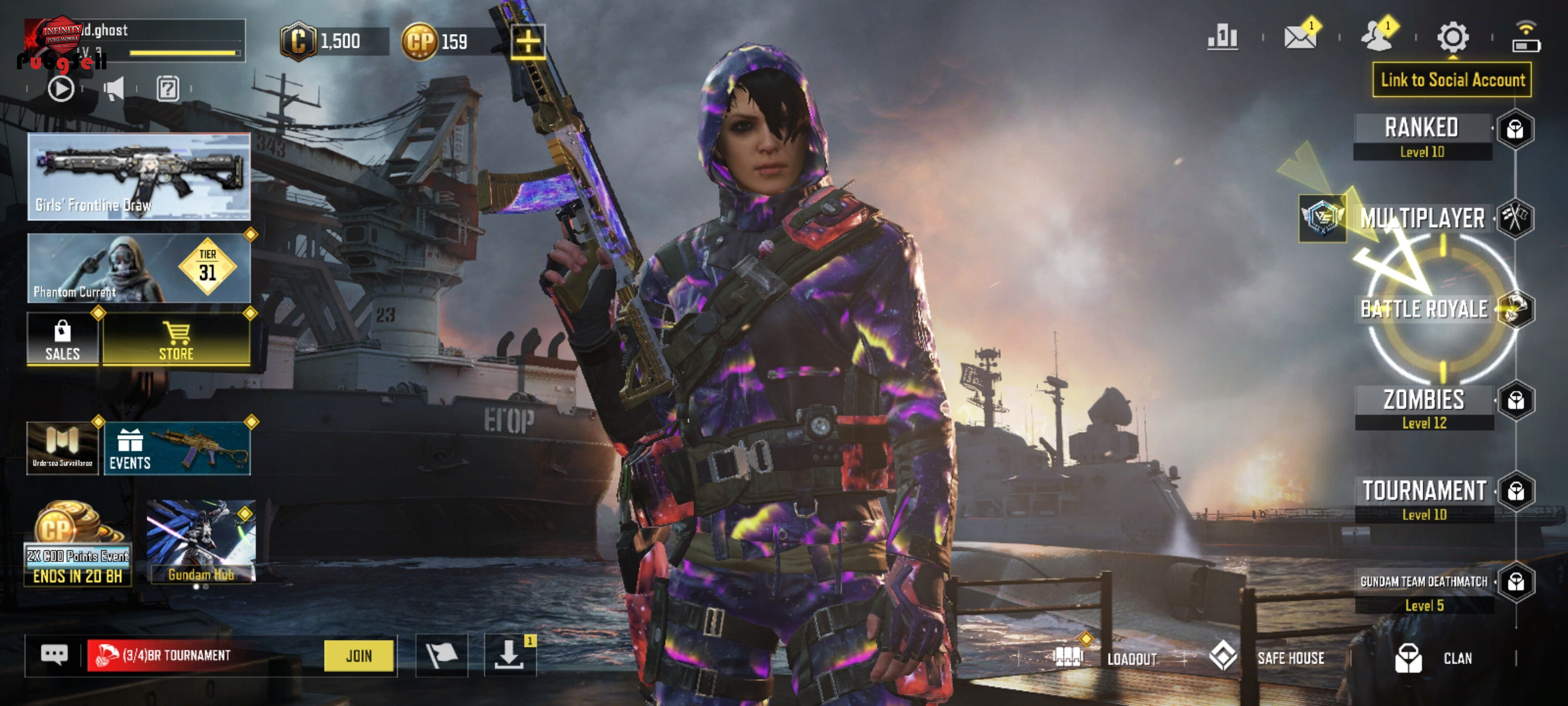The height and width of the screenshot is (706, 1568).
Task: Open the 2X COD Points Event
Action: coord(77,544)
